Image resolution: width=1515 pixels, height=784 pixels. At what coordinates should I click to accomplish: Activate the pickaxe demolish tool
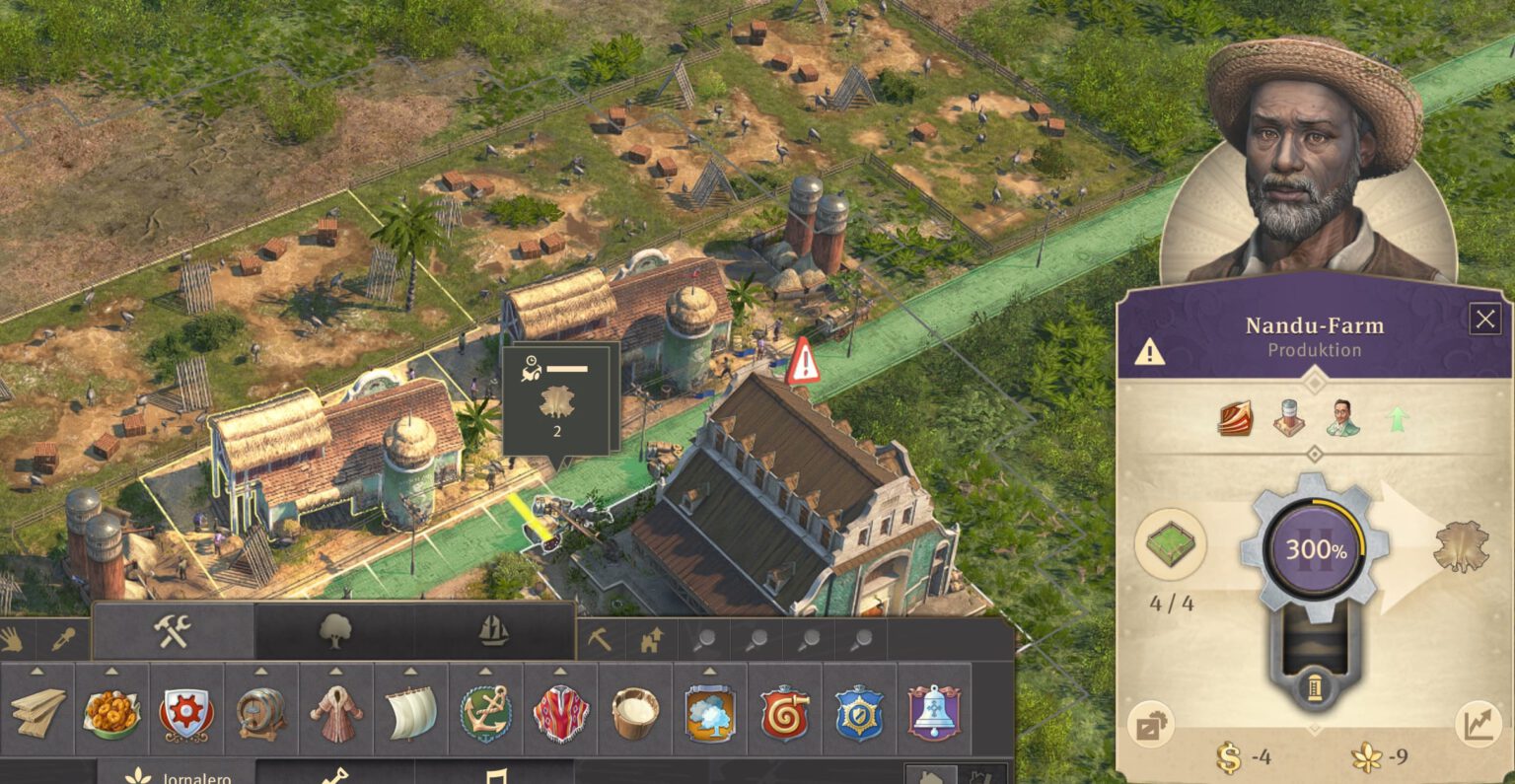599,640
